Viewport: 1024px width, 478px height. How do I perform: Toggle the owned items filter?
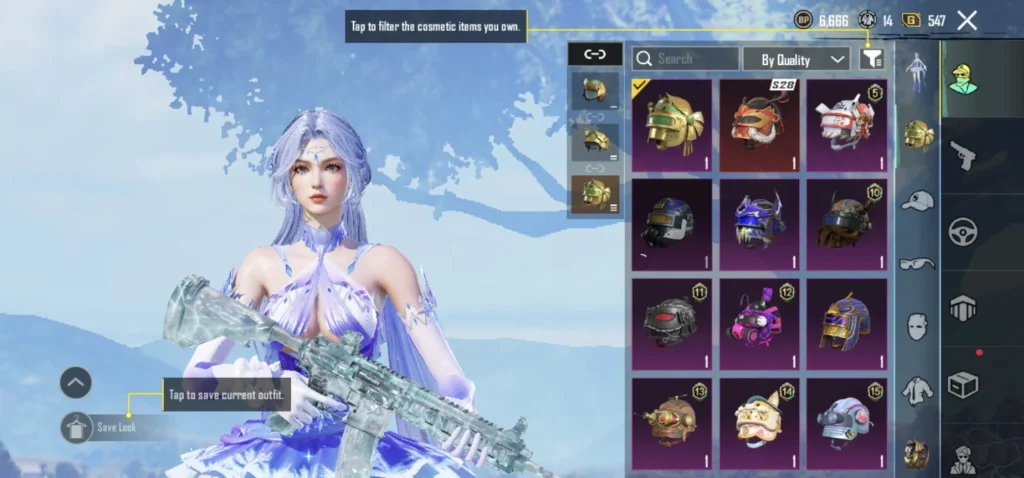pos(872,59)
